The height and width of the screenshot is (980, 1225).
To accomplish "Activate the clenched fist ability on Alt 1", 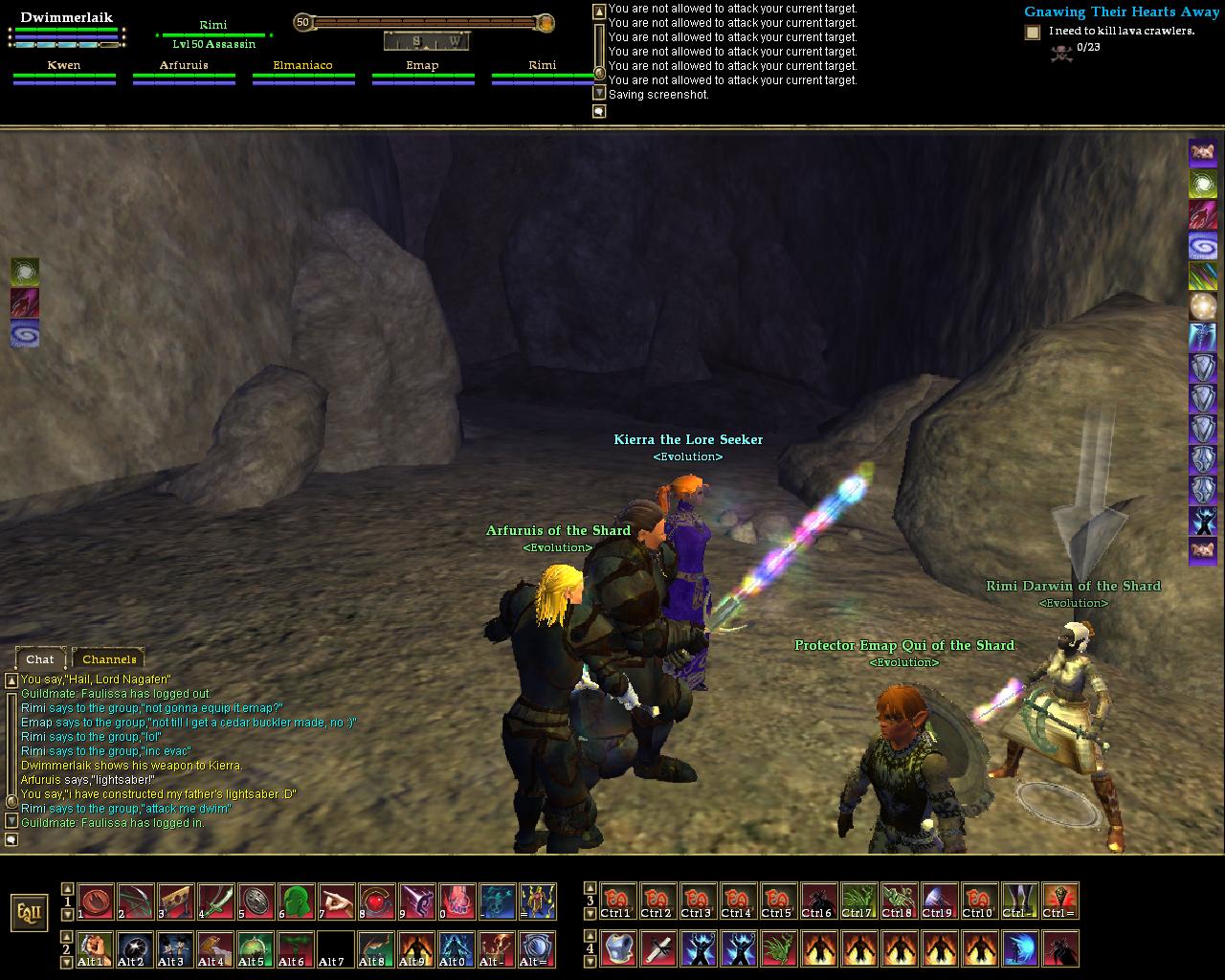I will point(94,949).
